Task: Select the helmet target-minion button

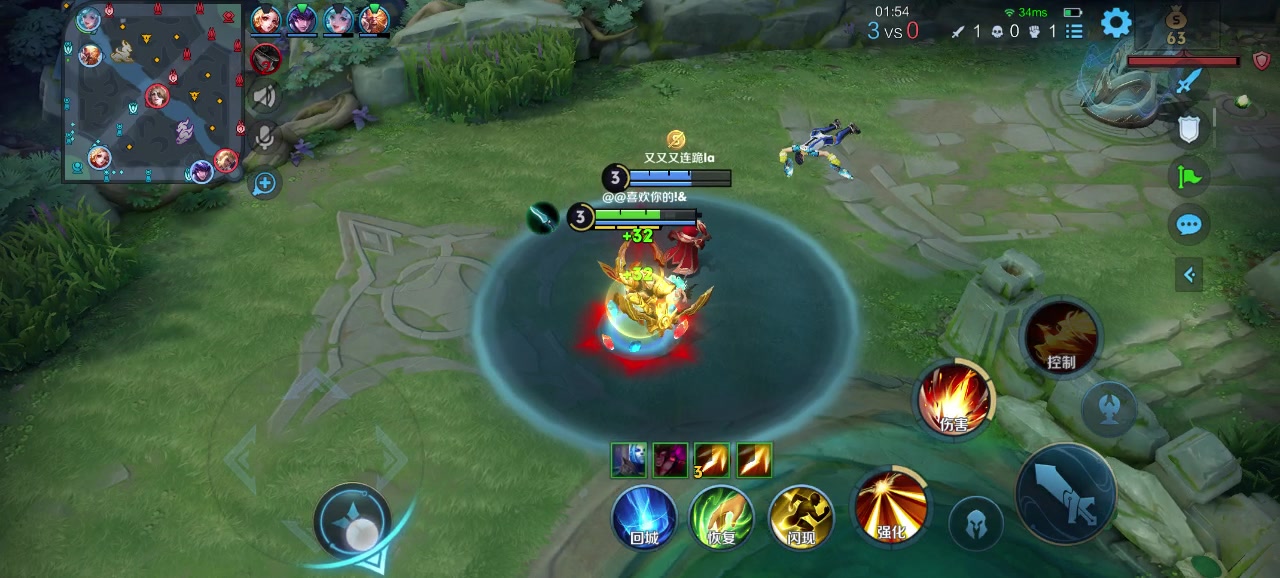Action: 975,523
